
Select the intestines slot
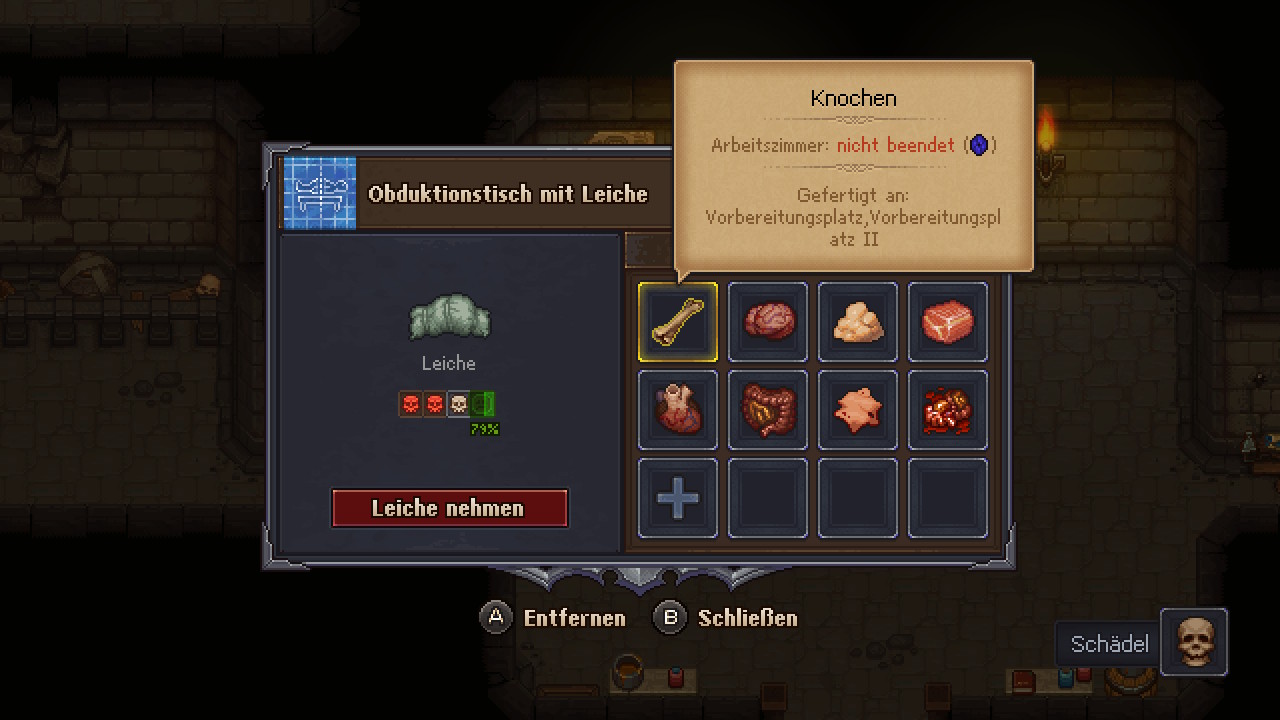[x=768, y=410]
